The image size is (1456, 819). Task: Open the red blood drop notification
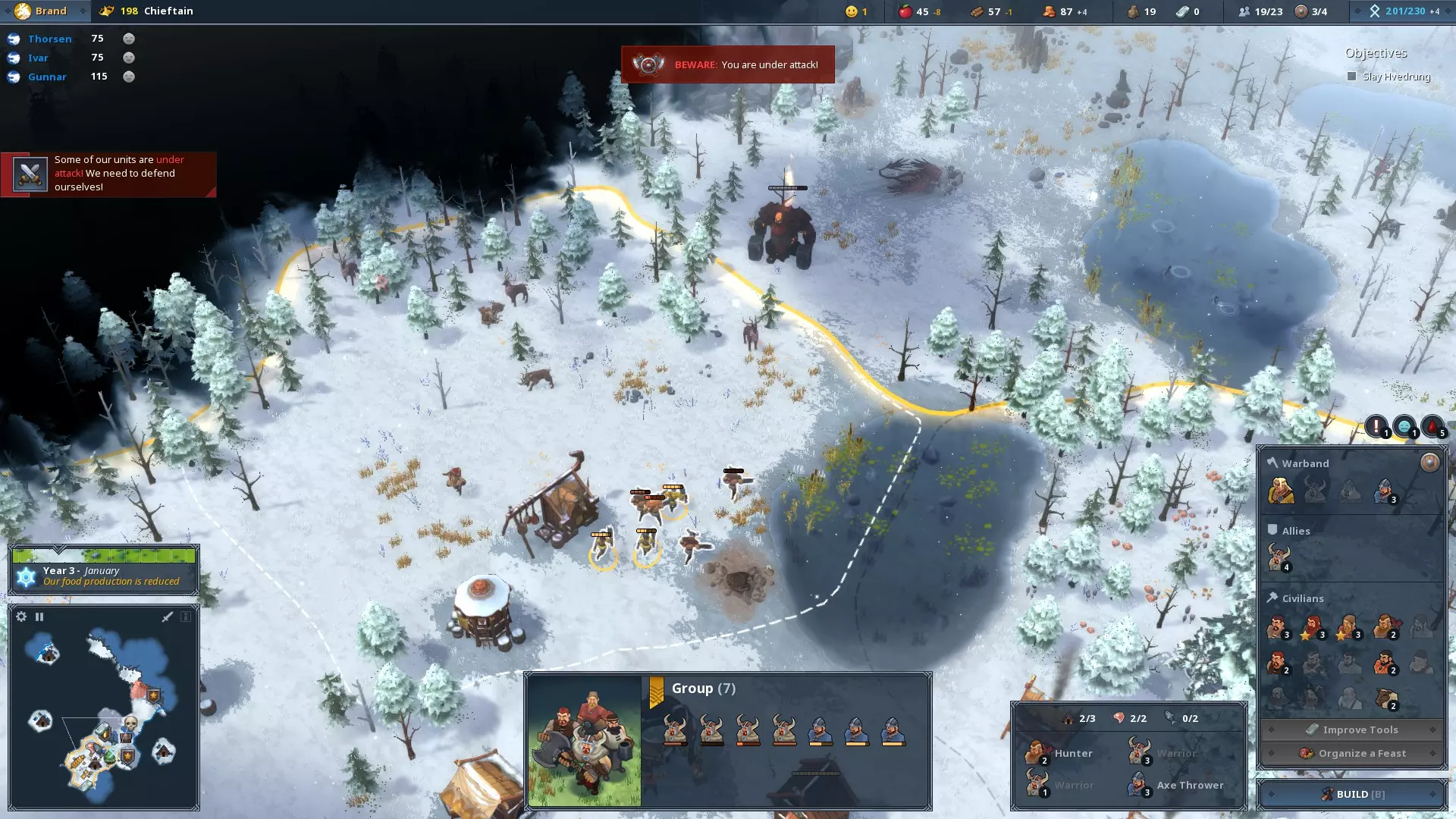coord(1432,426)
